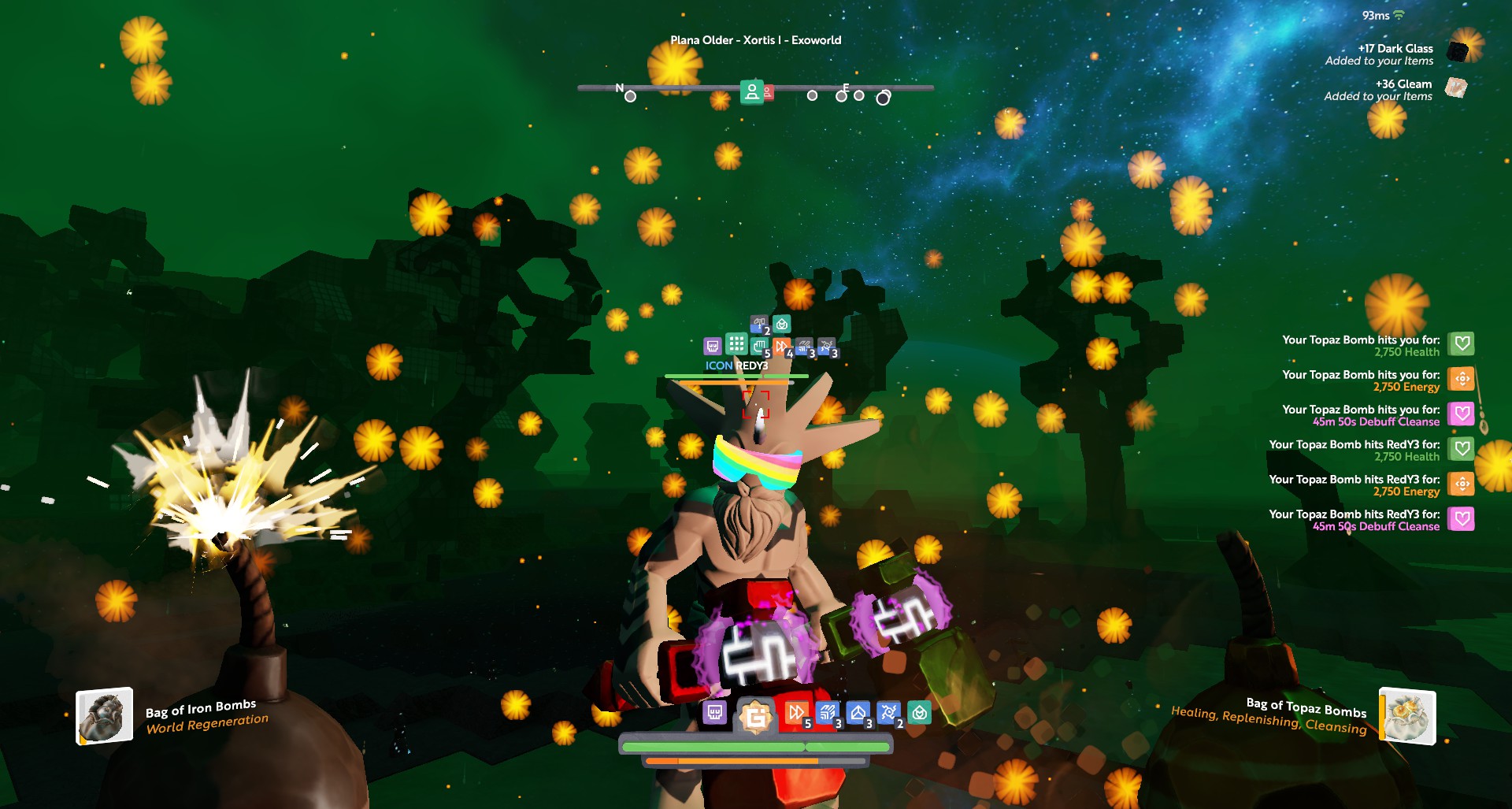Click the purple skull status icon
The image size is (1512, 809).
[x=714, y=713]
